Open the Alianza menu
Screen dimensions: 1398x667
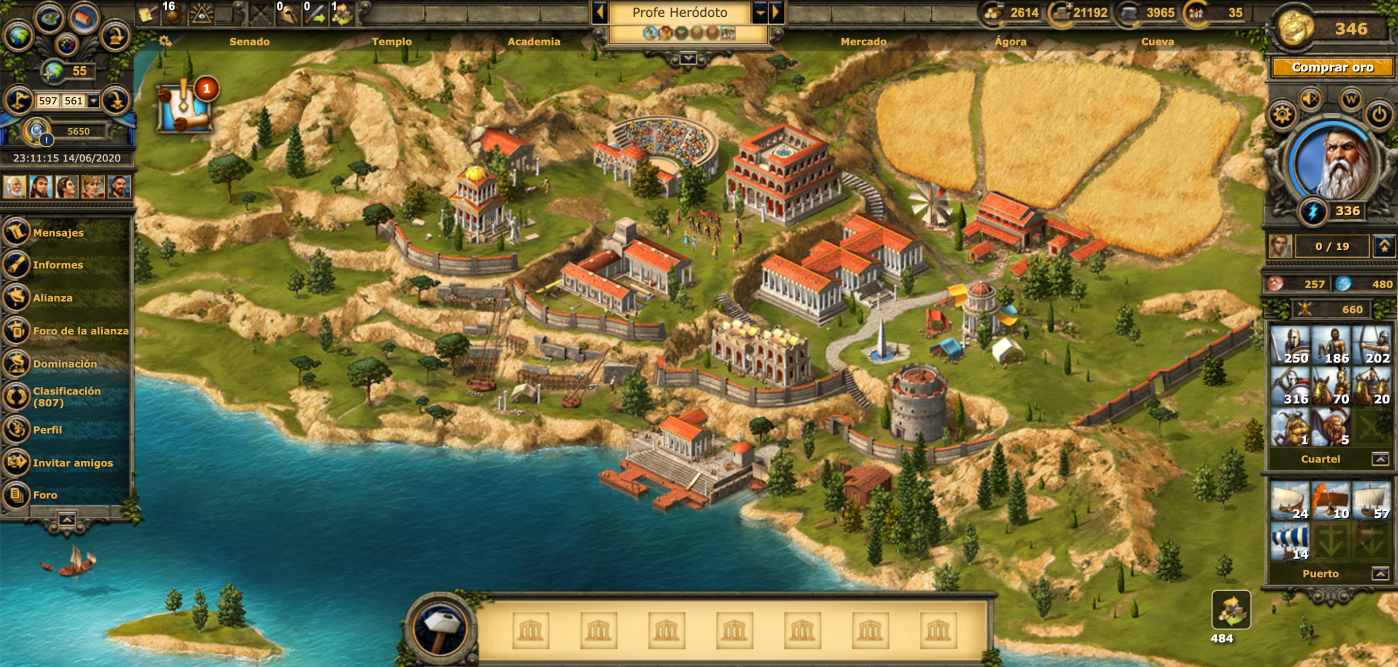[52, 298]
